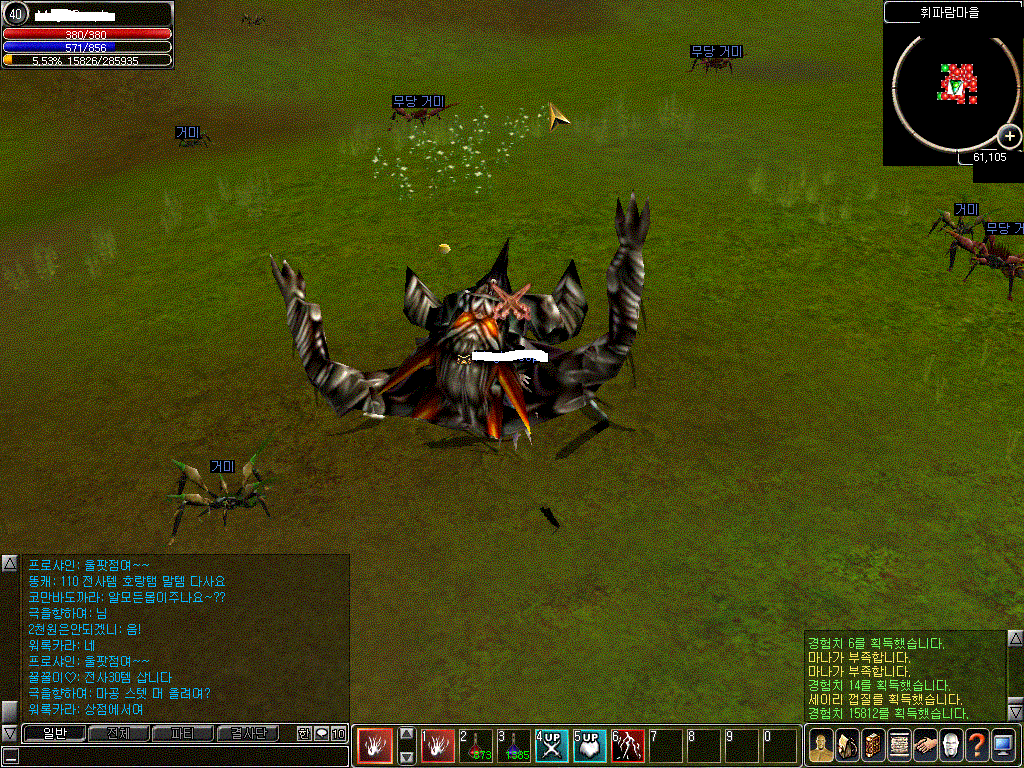Screen dimensions: 1024x768
Task: Click the minimap plus zoom button
Action: [1011, 137]
